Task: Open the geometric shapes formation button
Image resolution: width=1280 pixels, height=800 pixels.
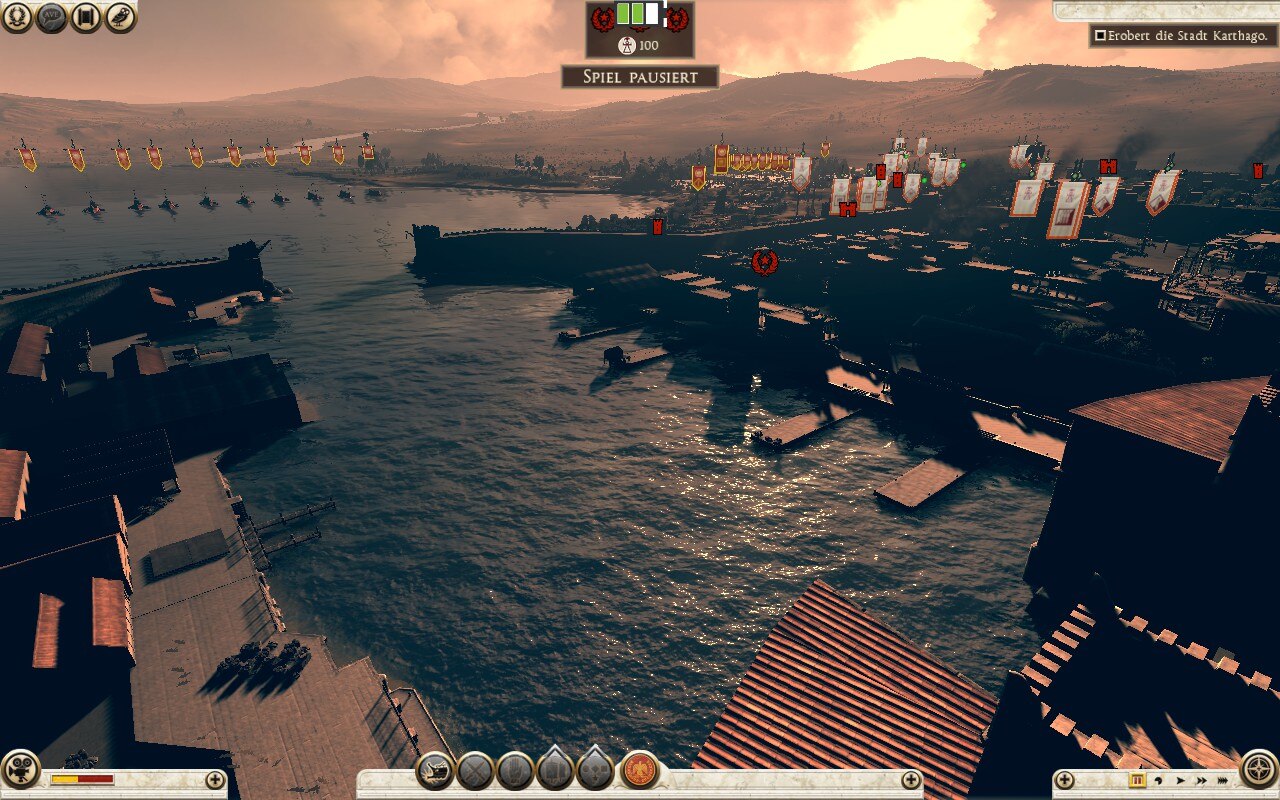Action: pos(595,771)
